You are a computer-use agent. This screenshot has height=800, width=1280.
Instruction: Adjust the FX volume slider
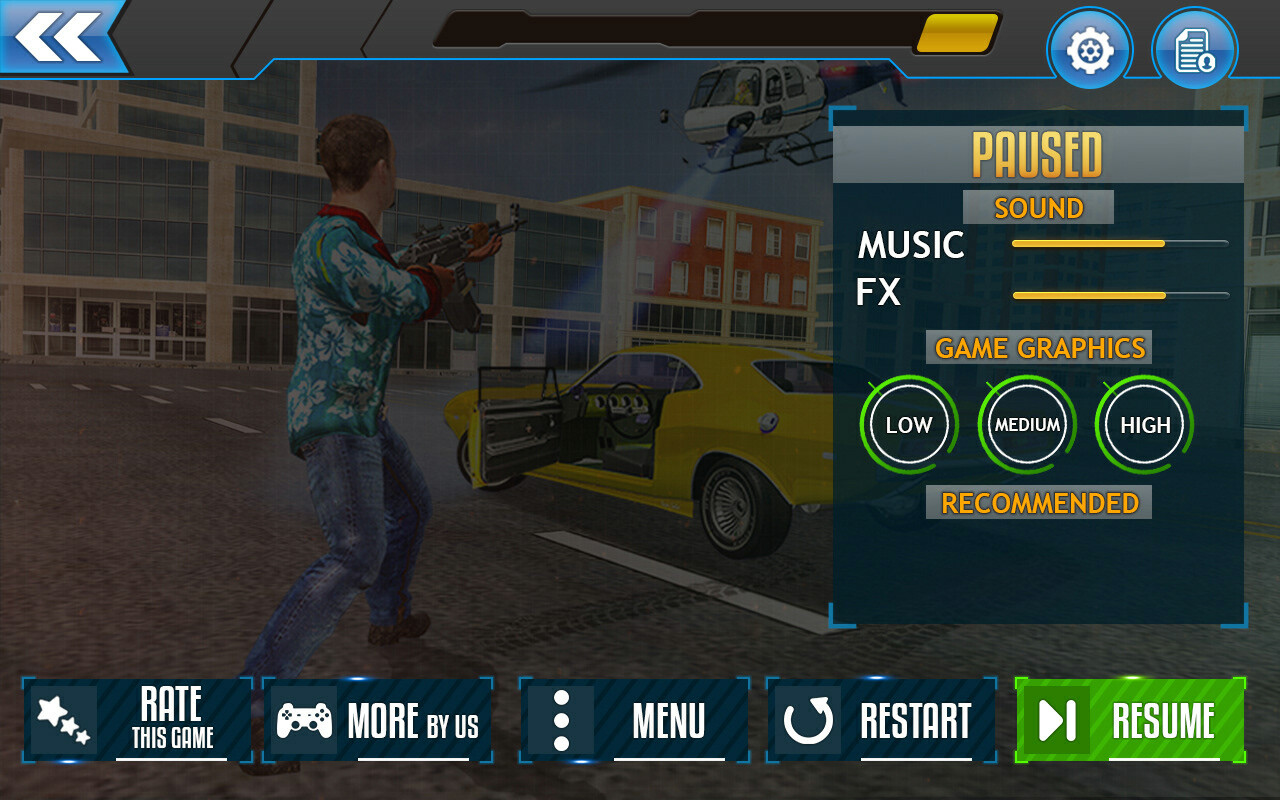click(x=1120, y=295)
